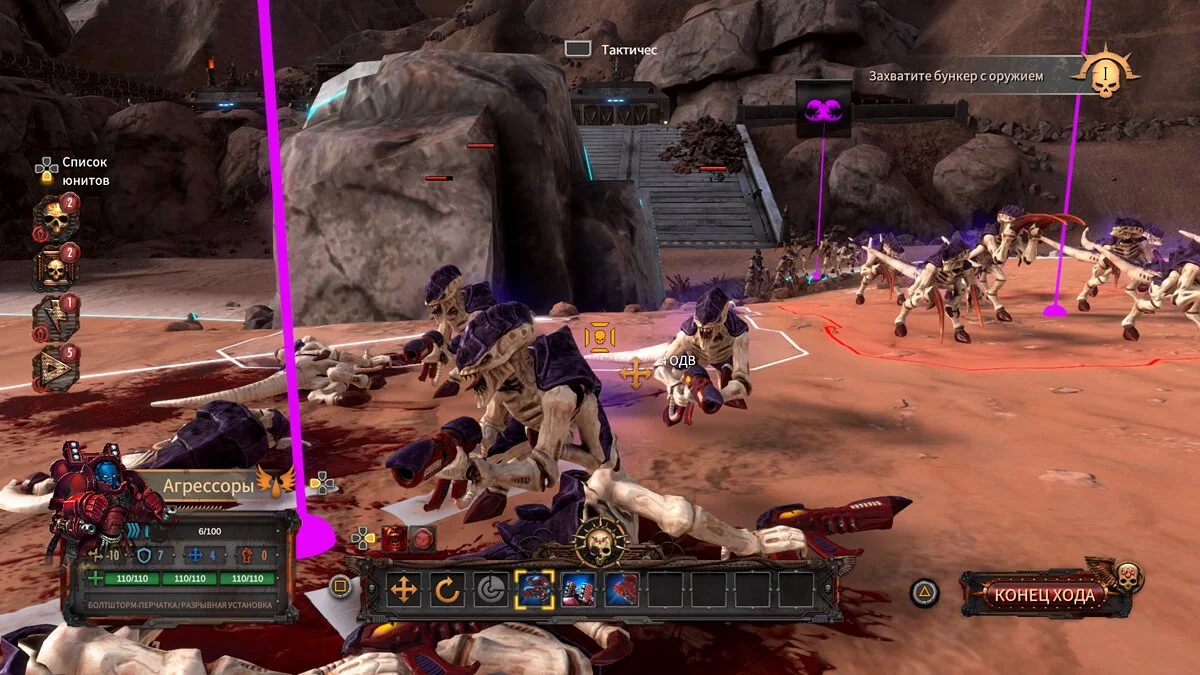1200x675 pixels.
Task: Choose the grey radar overwatch action
Action: (490, 590)
